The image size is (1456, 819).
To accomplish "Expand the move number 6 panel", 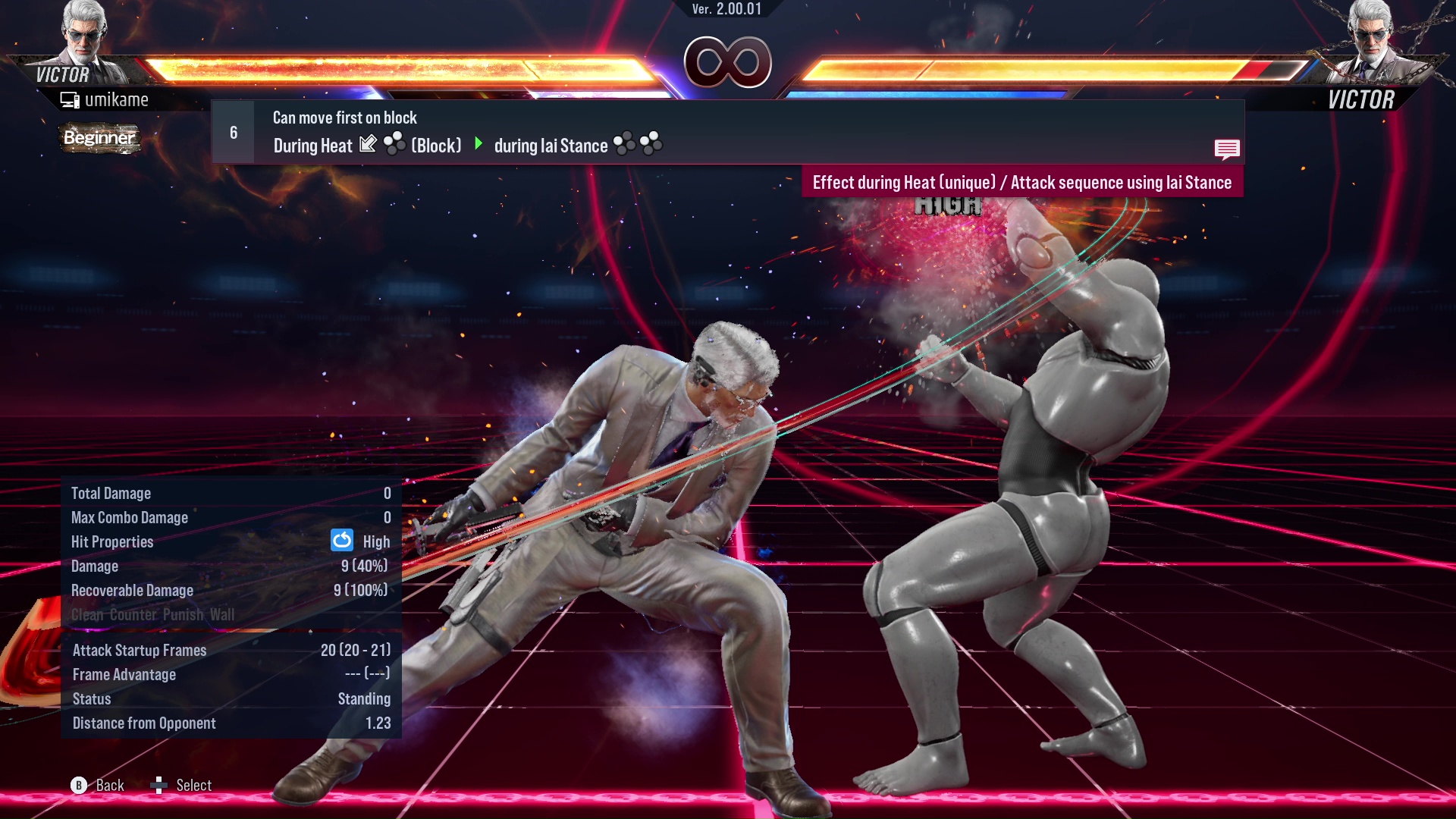I will pos(233,131).
